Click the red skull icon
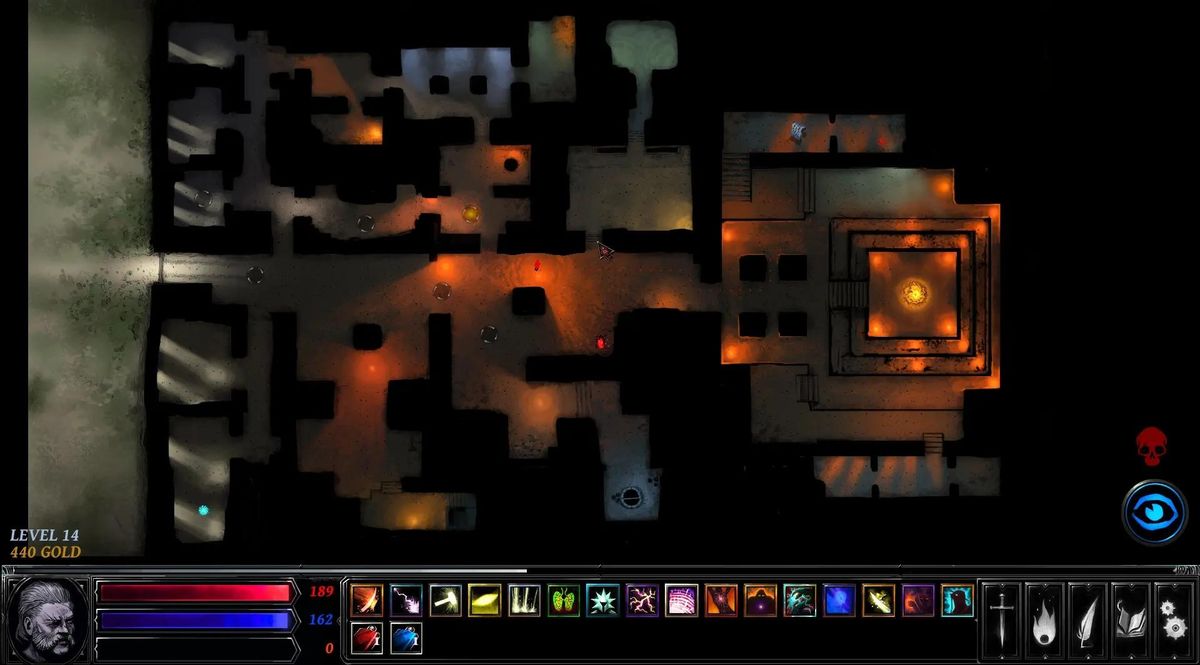The width and height of the screenshot is (1200, 665). point(1152,445)
